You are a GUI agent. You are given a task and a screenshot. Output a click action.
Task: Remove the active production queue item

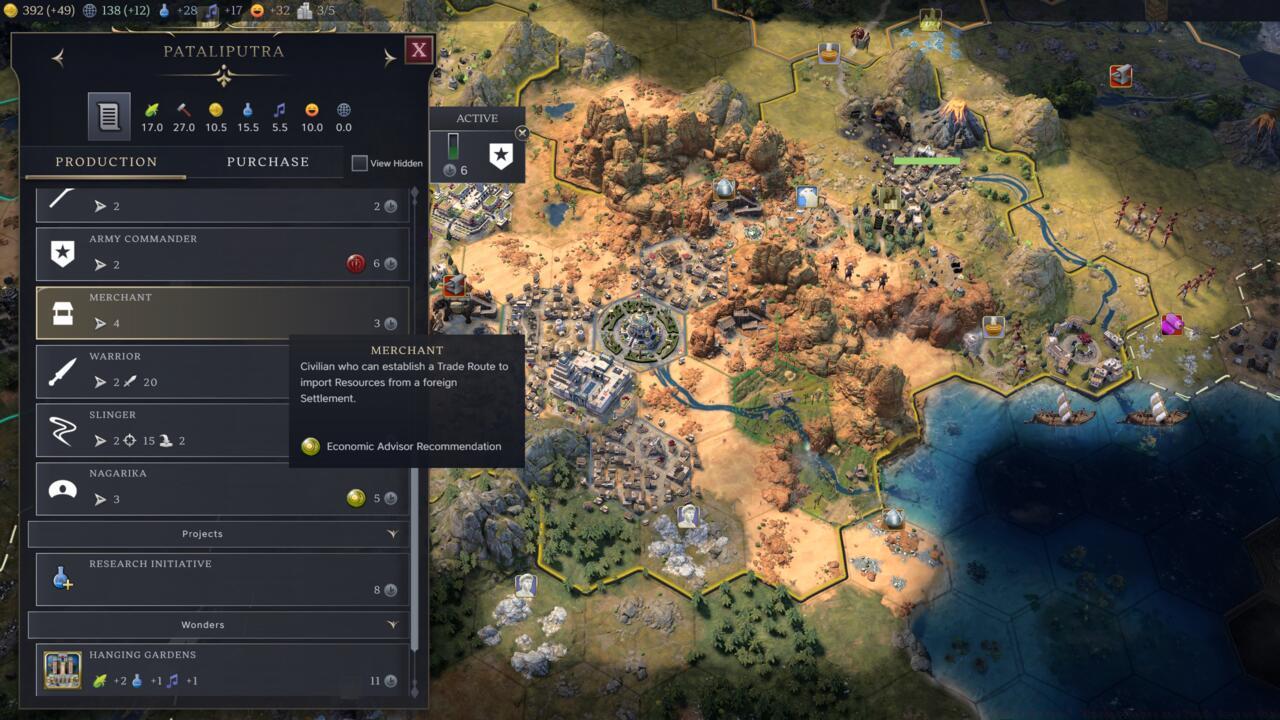521,133
